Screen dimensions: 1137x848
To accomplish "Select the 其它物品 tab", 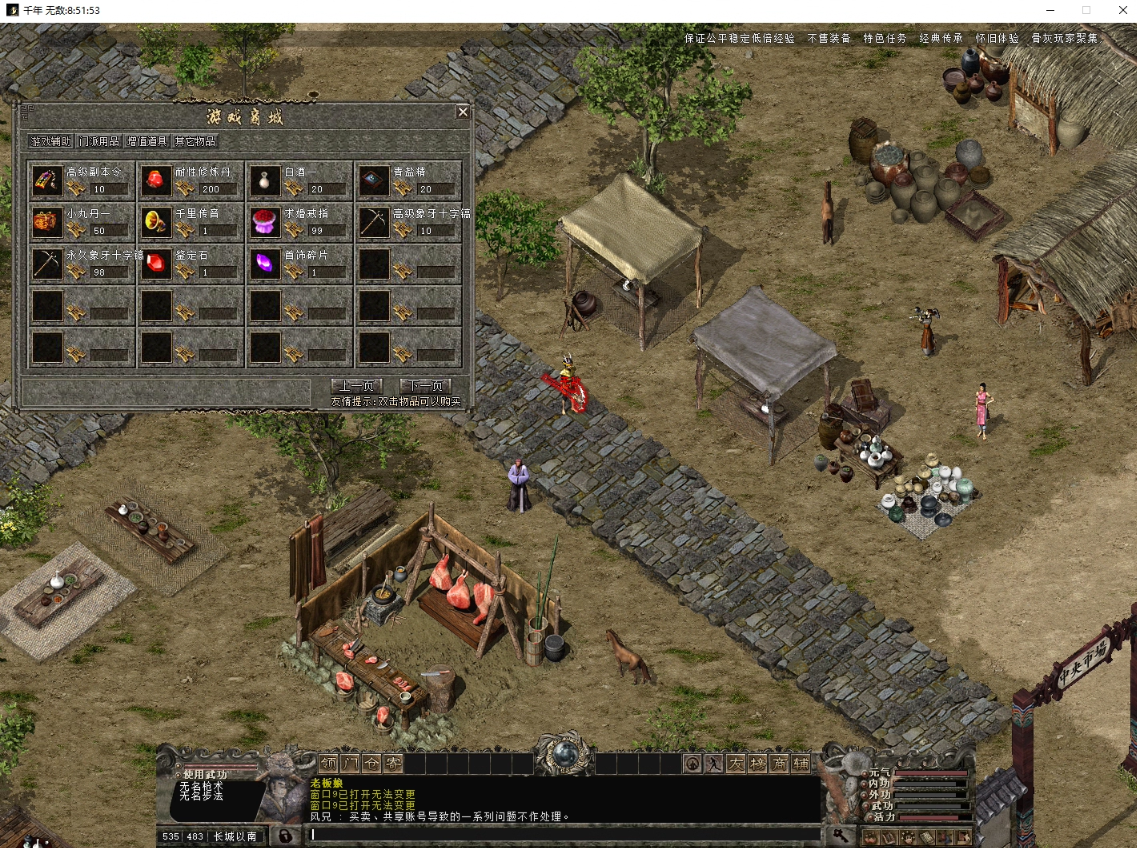I will click(195, 141).
